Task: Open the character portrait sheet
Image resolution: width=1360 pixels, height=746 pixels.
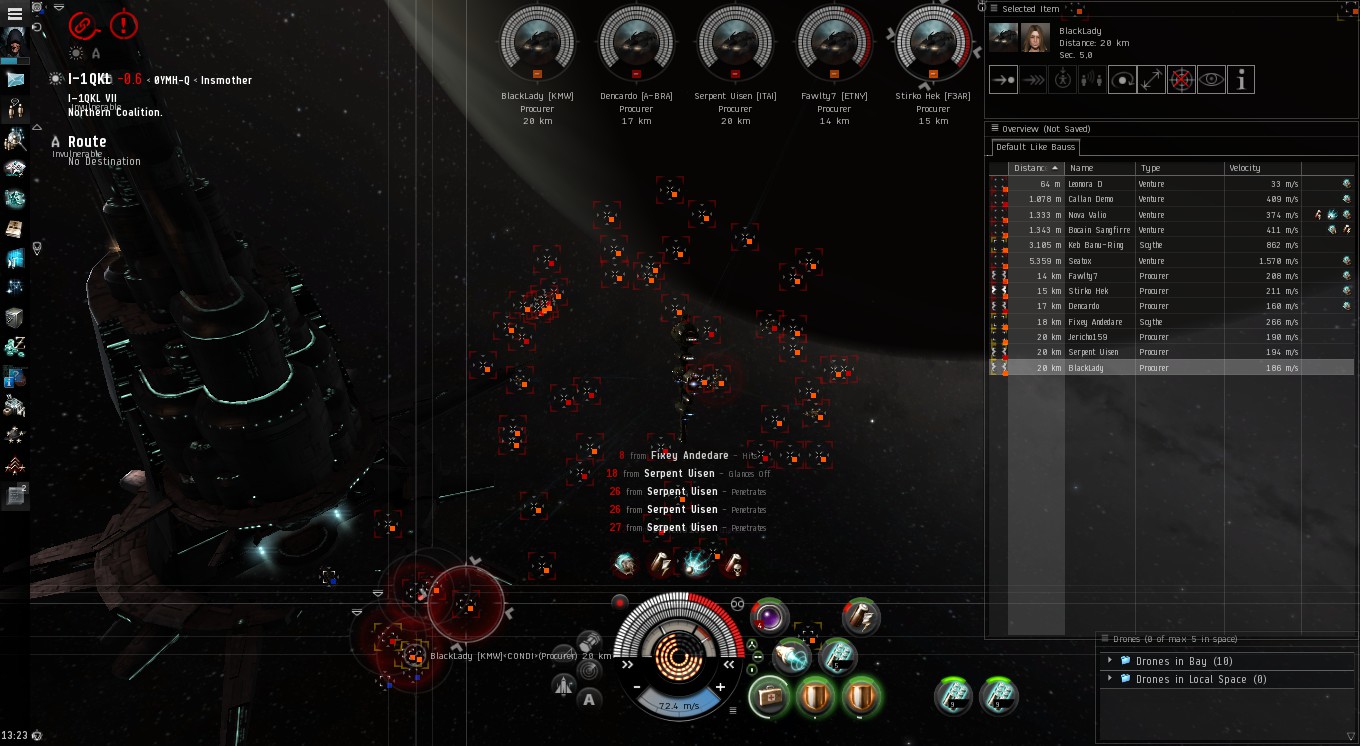Action: click(15, 43)
